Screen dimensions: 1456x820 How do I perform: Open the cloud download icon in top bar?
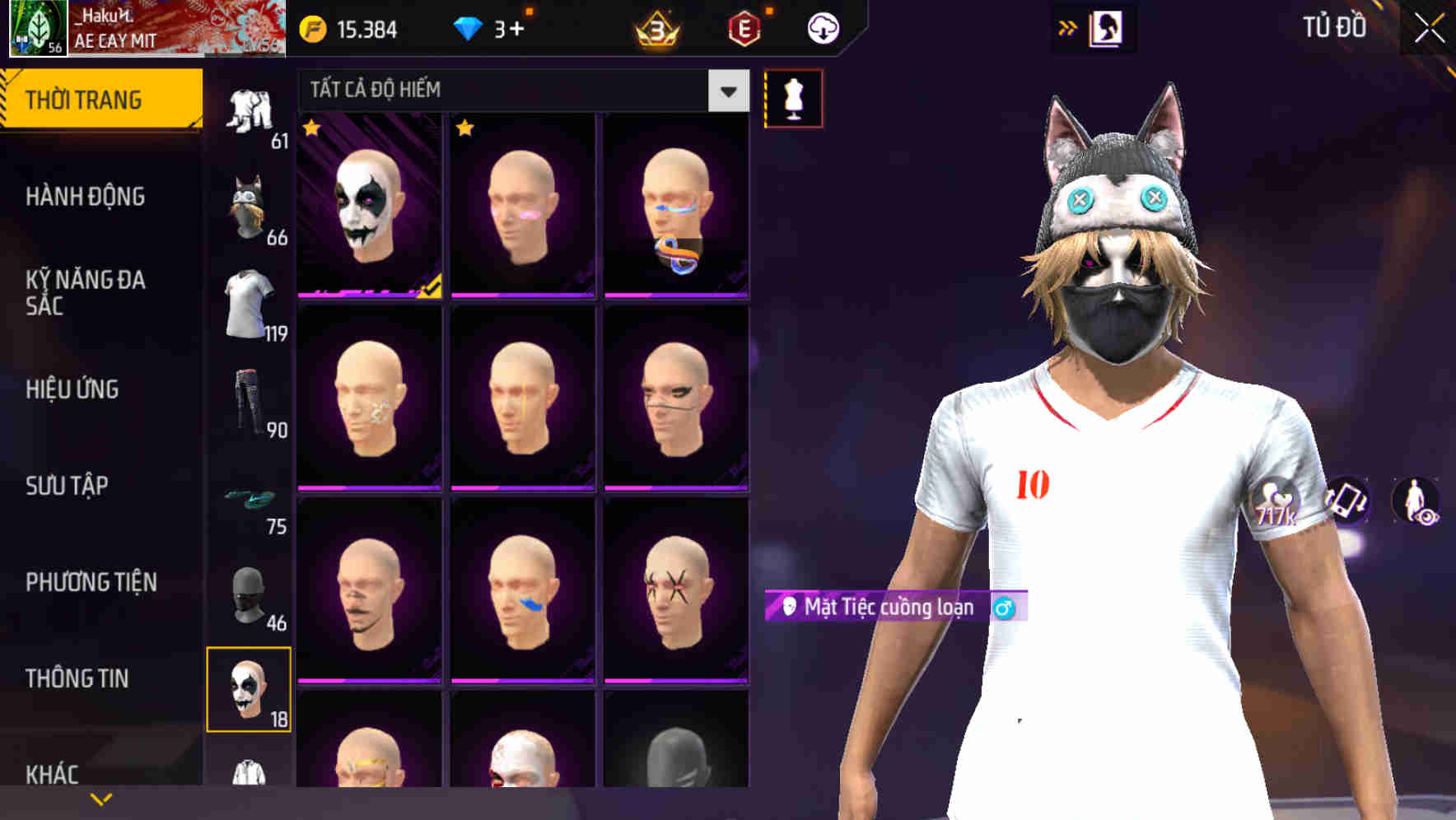(x=823, y=27)
